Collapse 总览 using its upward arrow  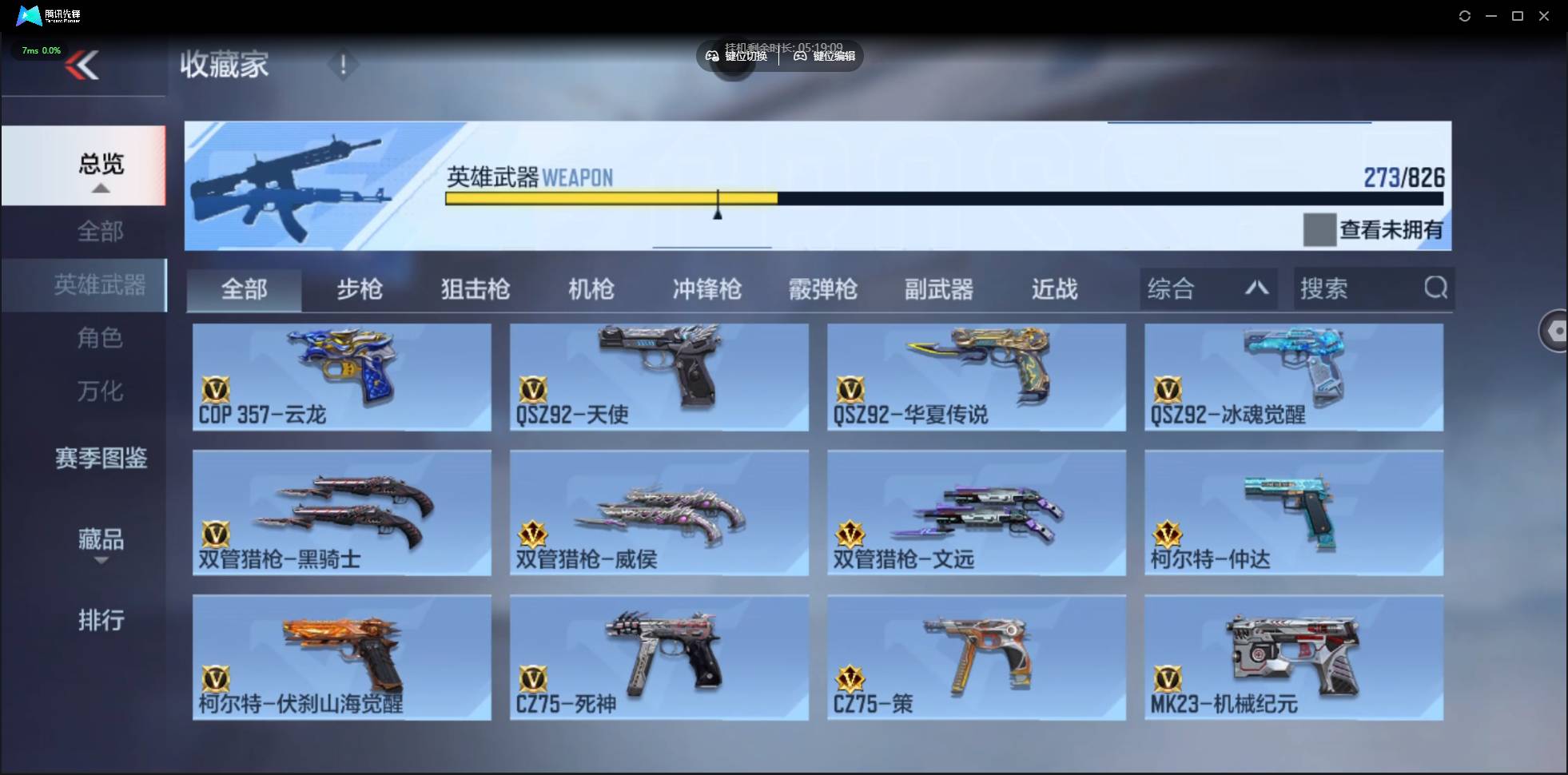coord(99,187)
